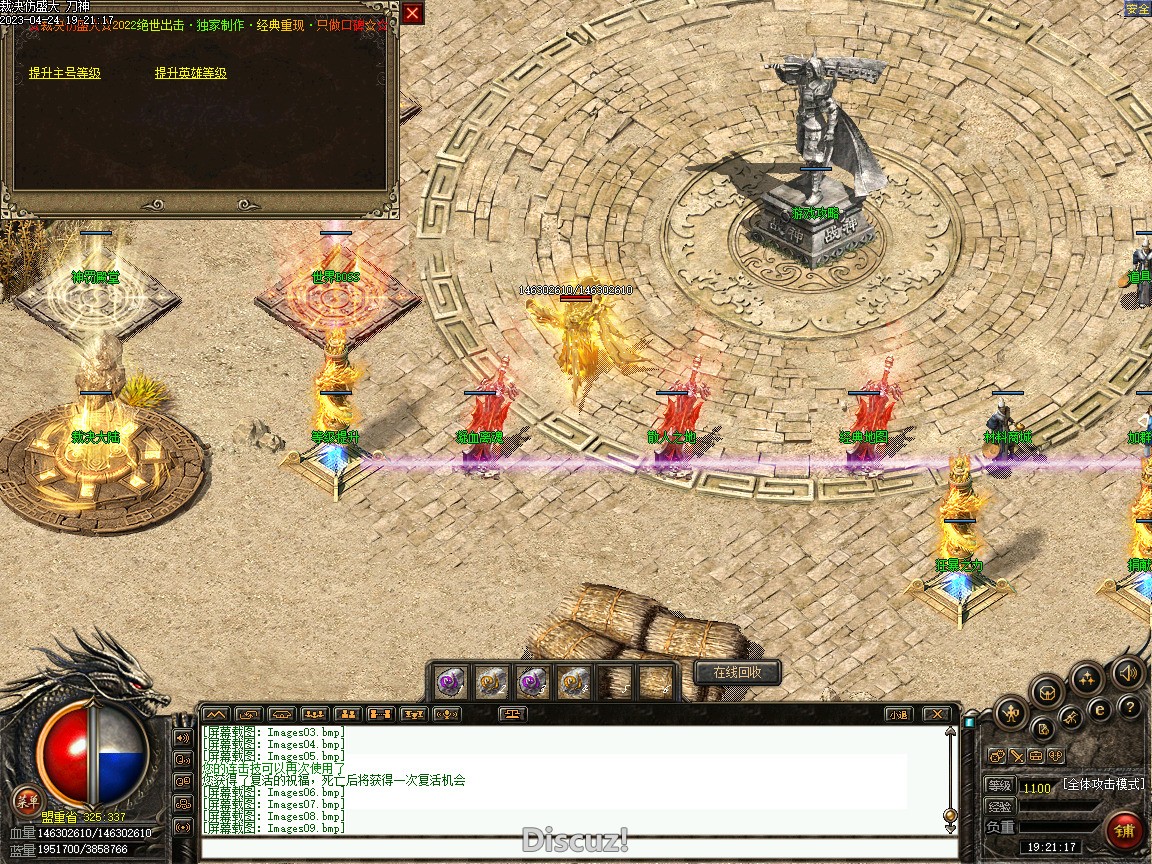Click the 经验 experience button
This screenshot has width=1152, height=864.
999,806
